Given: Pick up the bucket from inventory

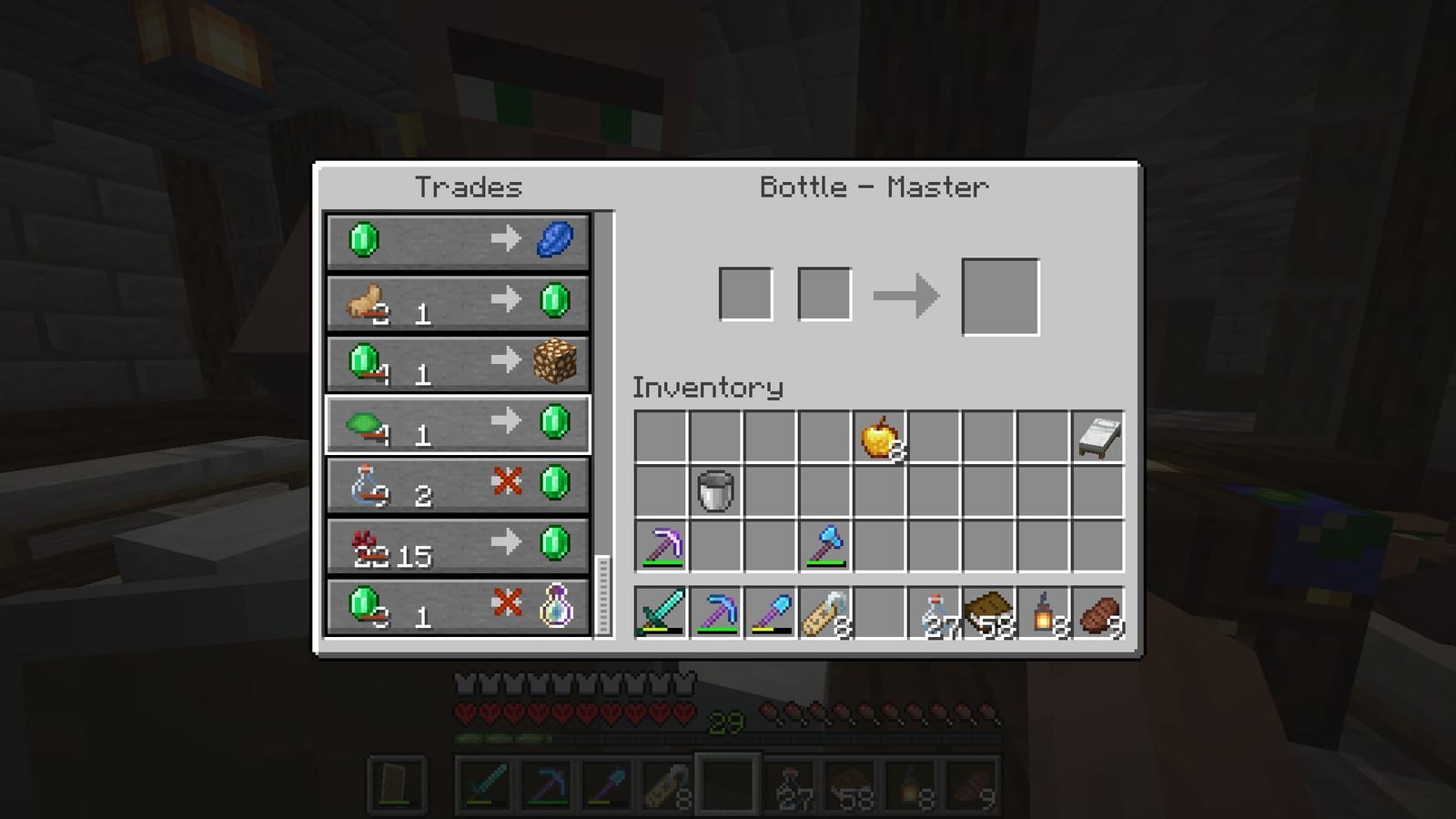Looking at the screenshot, I should tap(715, 488).
